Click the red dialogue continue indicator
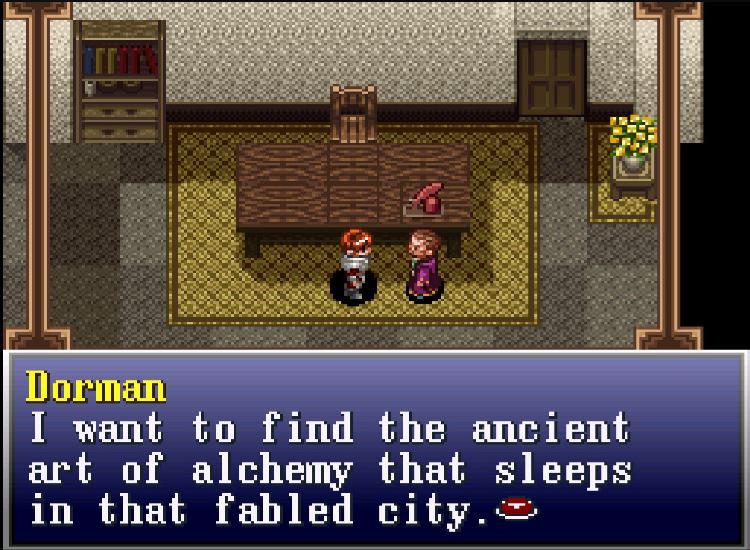Viewport: 750px width, 550px height. point(517,509)
